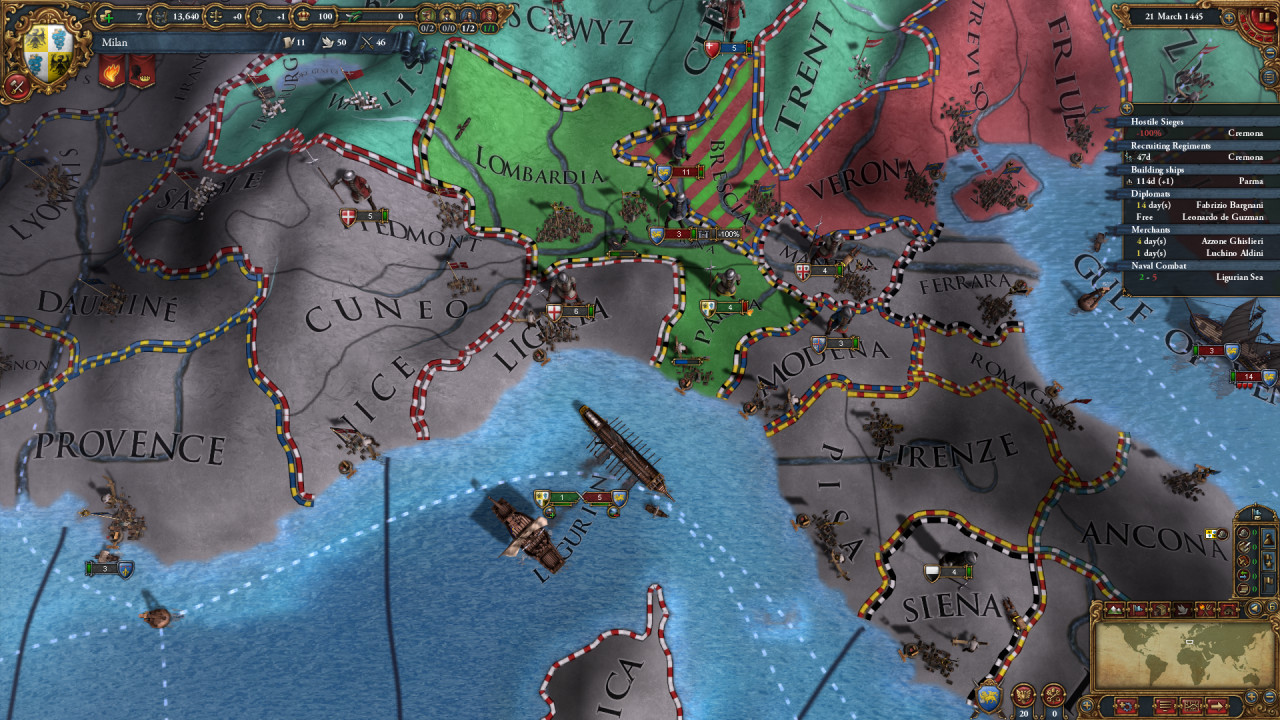Select the Parma building ships entry

coord(1197,181)
